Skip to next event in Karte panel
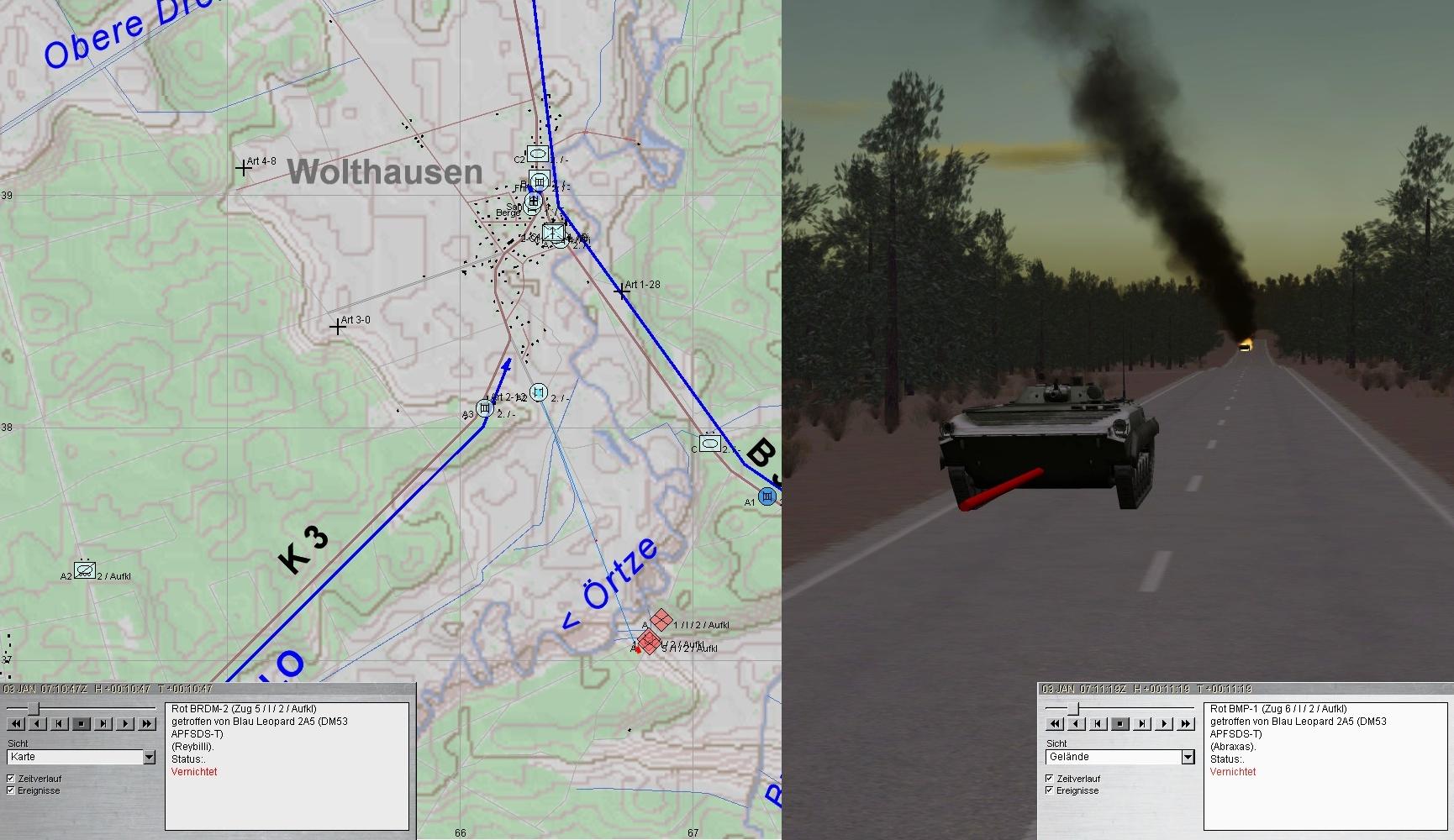The height and width of the screenshot is (840, 1454). pyautogui.click(x=103, y=723)
